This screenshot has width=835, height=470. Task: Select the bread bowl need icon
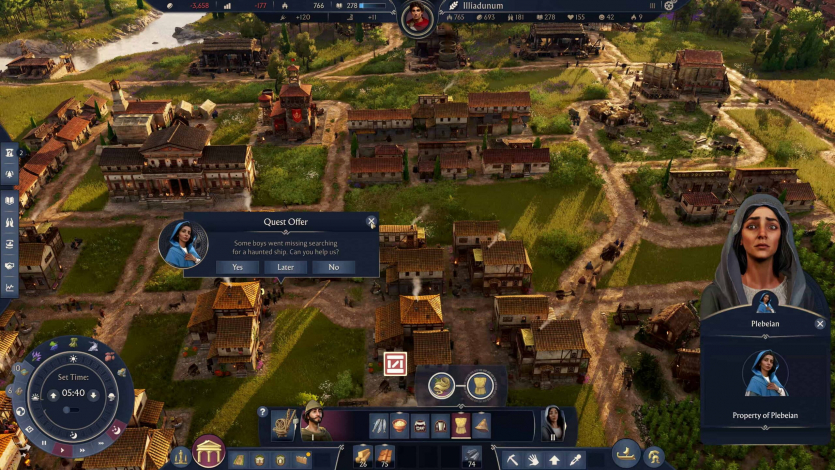coord(400,425)
